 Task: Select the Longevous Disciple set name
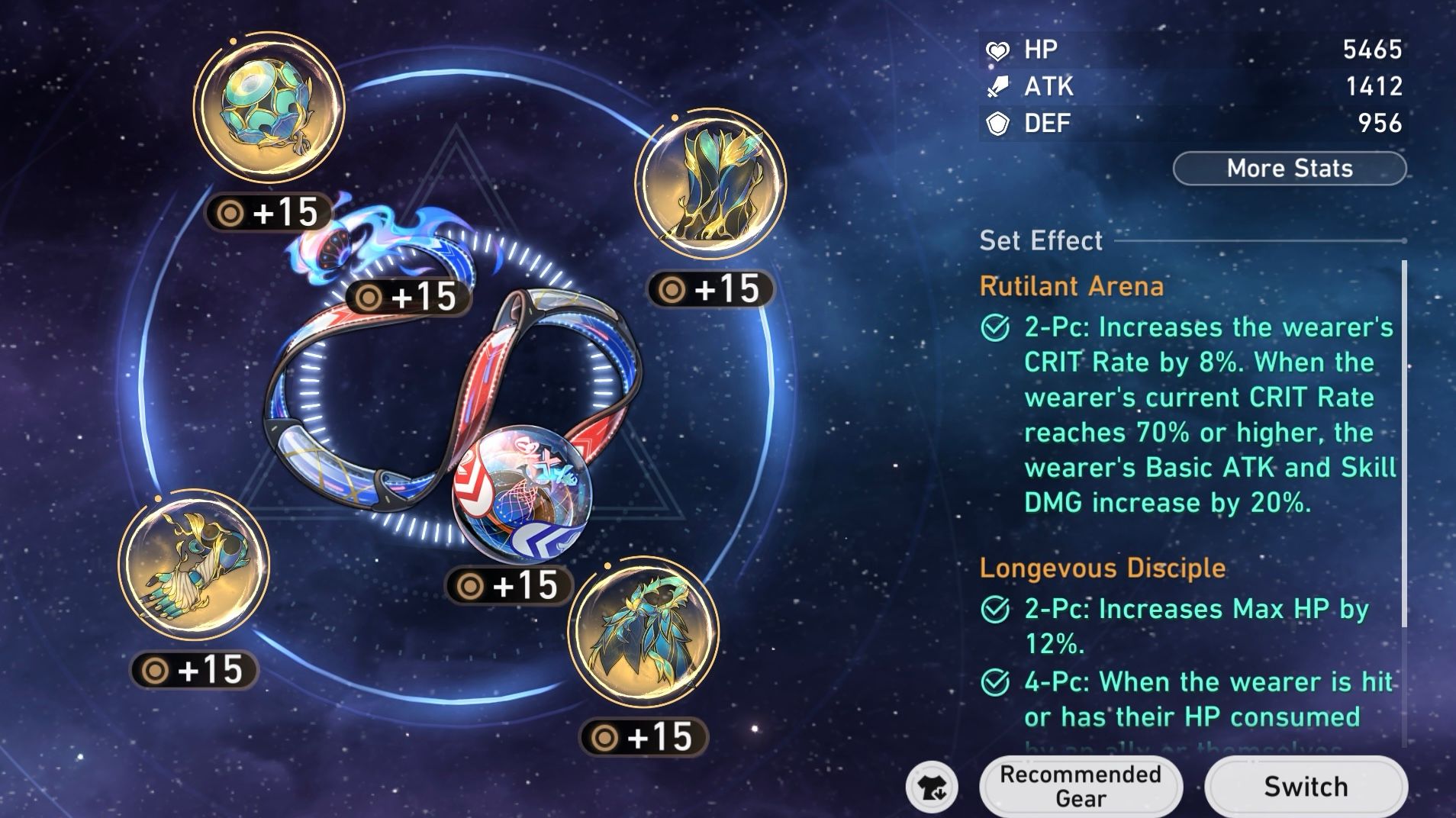click(x=1103, y=568)
